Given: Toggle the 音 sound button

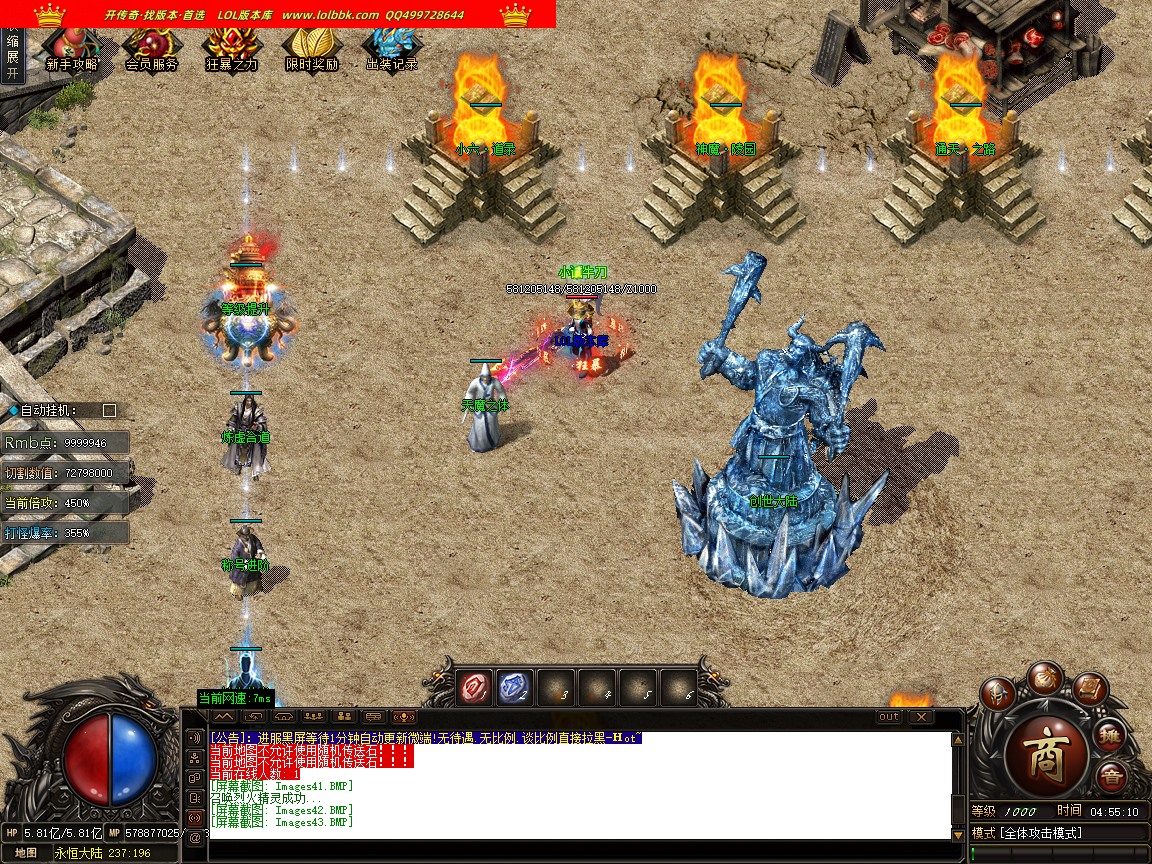Looking at the screenshot, I should coord(1111,777).
